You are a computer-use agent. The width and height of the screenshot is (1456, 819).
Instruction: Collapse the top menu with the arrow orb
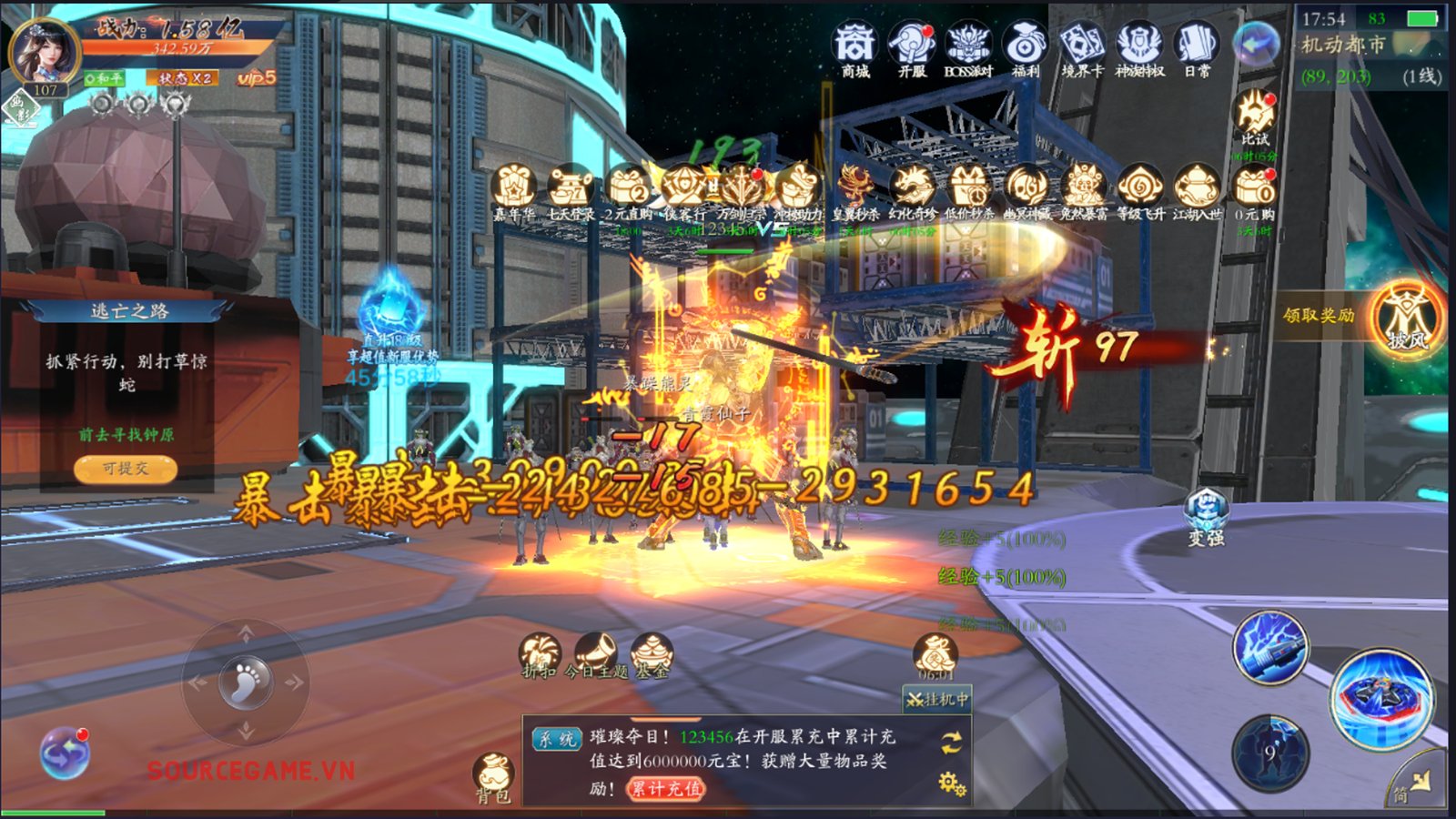1256,44
